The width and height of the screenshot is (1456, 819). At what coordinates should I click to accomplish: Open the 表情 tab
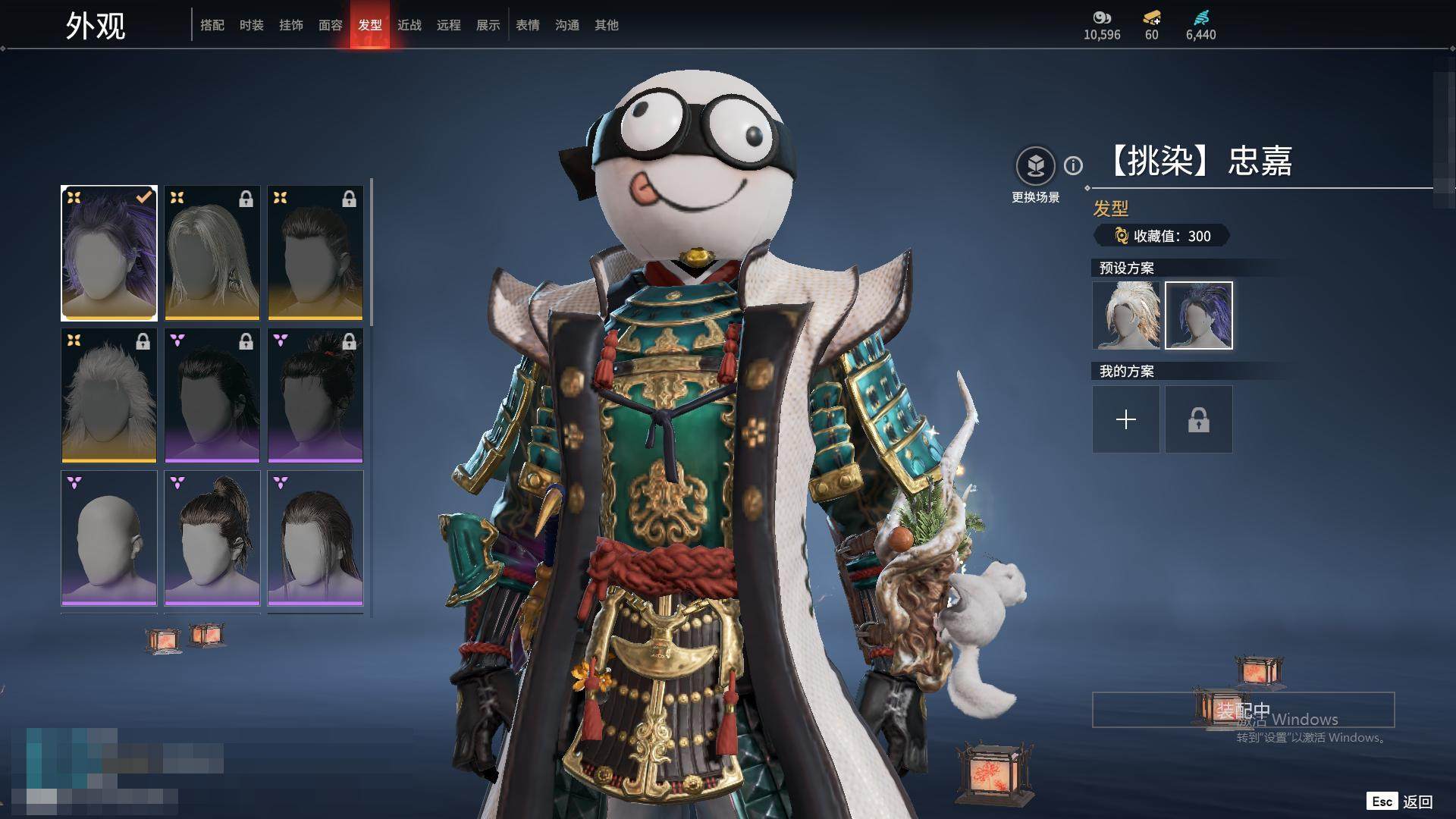coord(528,25)
